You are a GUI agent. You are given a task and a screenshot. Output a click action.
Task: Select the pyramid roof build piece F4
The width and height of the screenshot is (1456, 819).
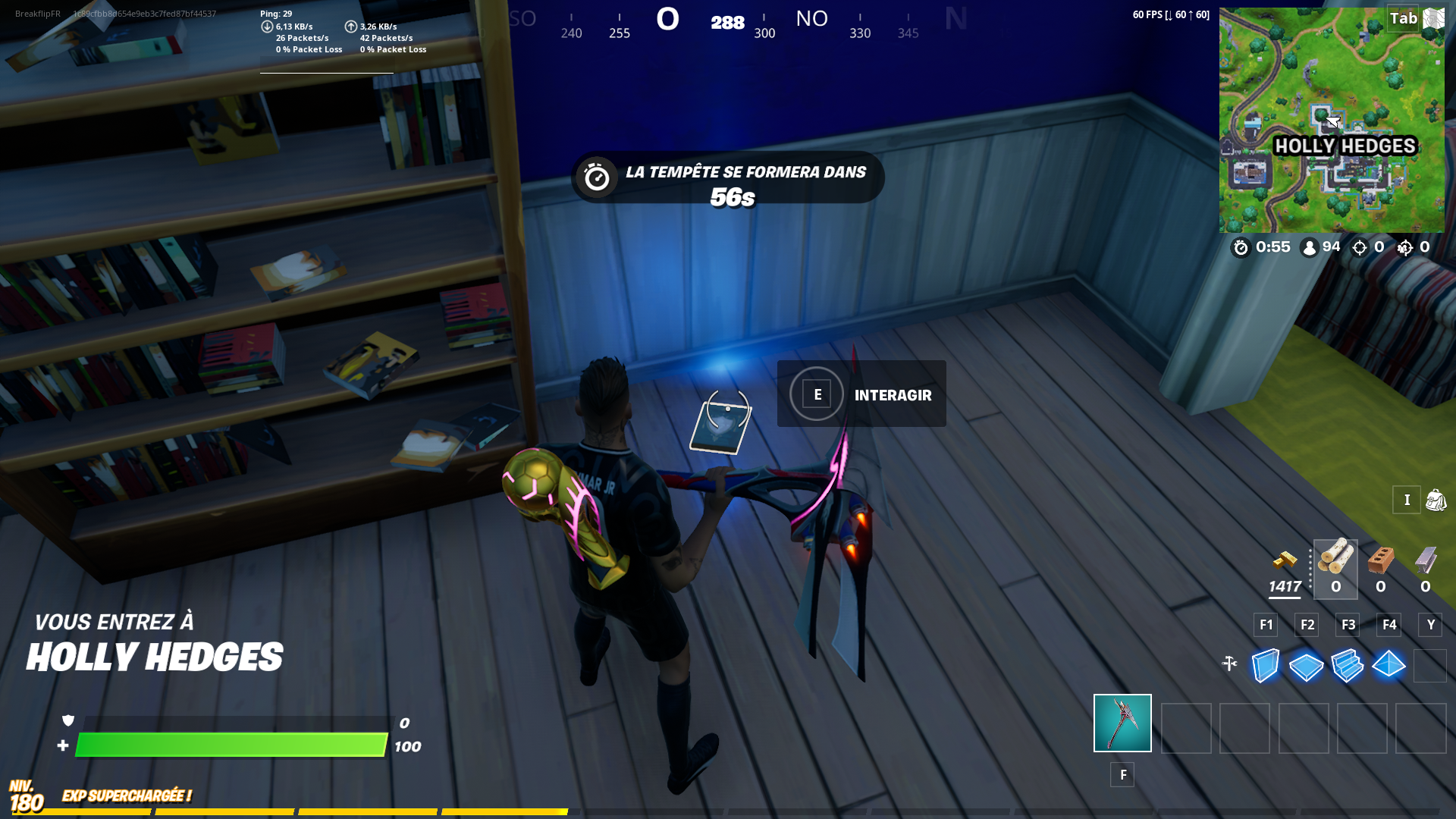pos(1389,667)
